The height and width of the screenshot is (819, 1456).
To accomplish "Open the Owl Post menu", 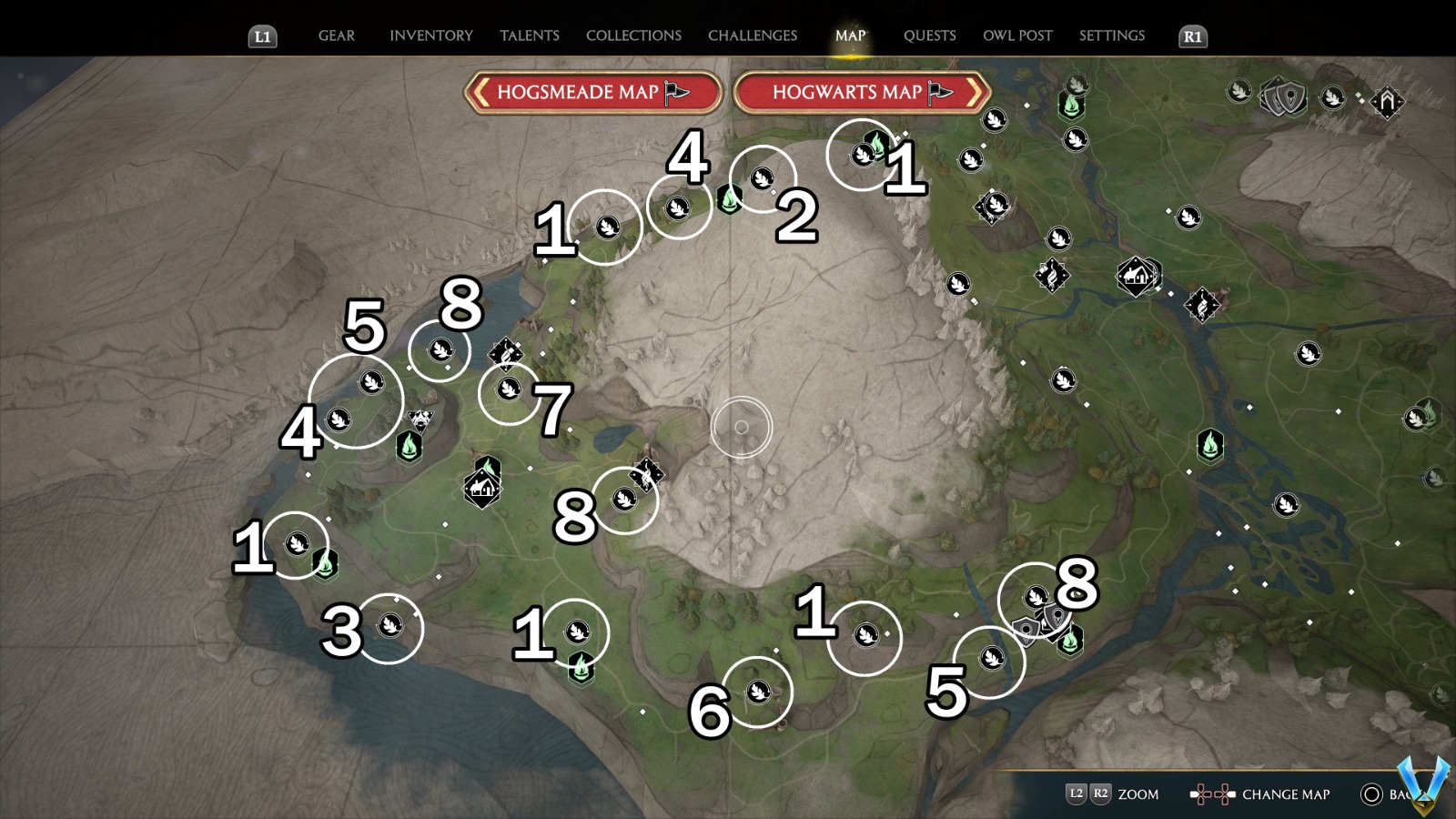I will pyautogui.click(x=1017, y=35).
